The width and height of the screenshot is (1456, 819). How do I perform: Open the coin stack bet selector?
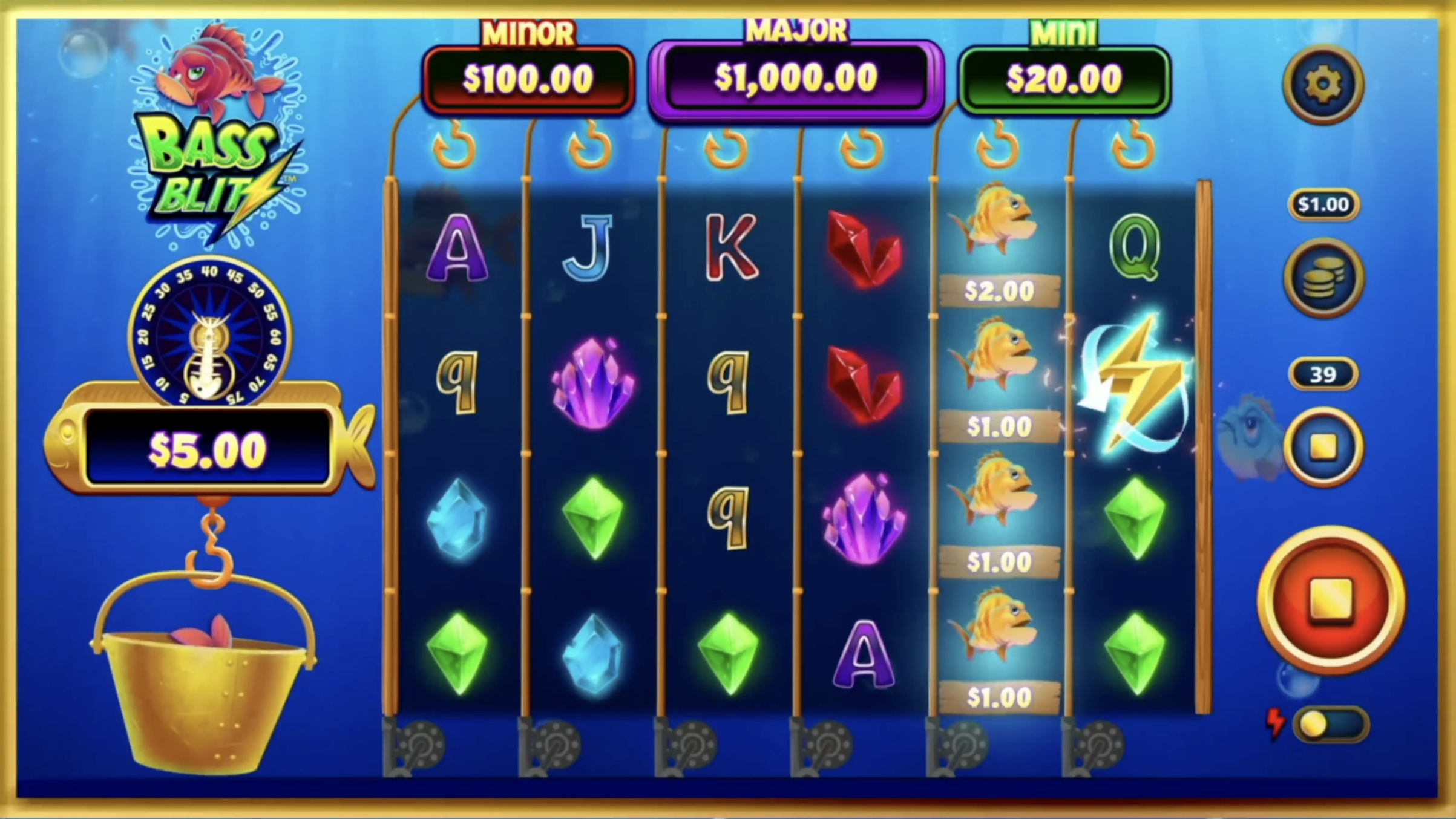click(x=1323, y=278)
